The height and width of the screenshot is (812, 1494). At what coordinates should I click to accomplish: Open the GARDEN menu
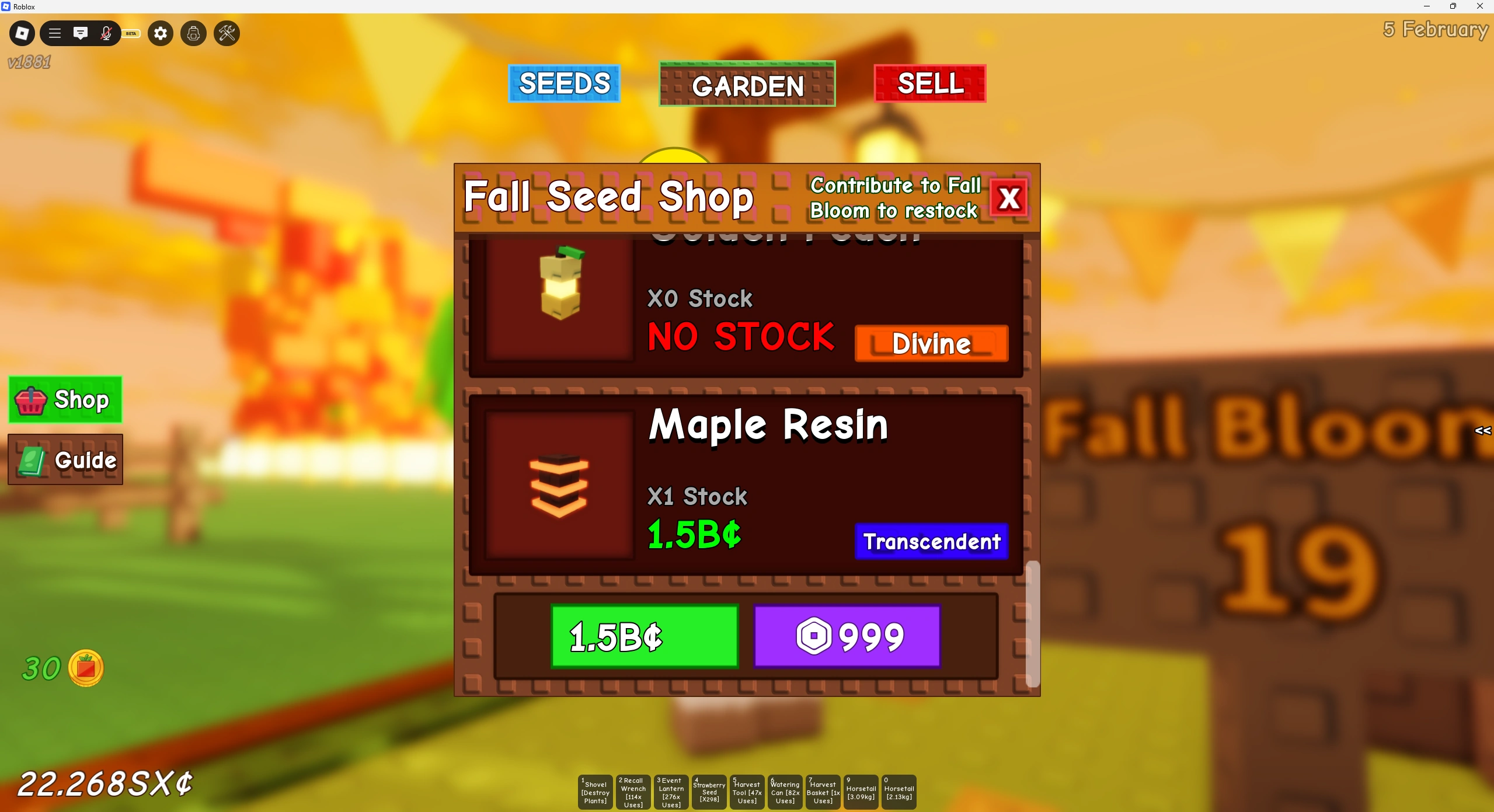point(747,85)
